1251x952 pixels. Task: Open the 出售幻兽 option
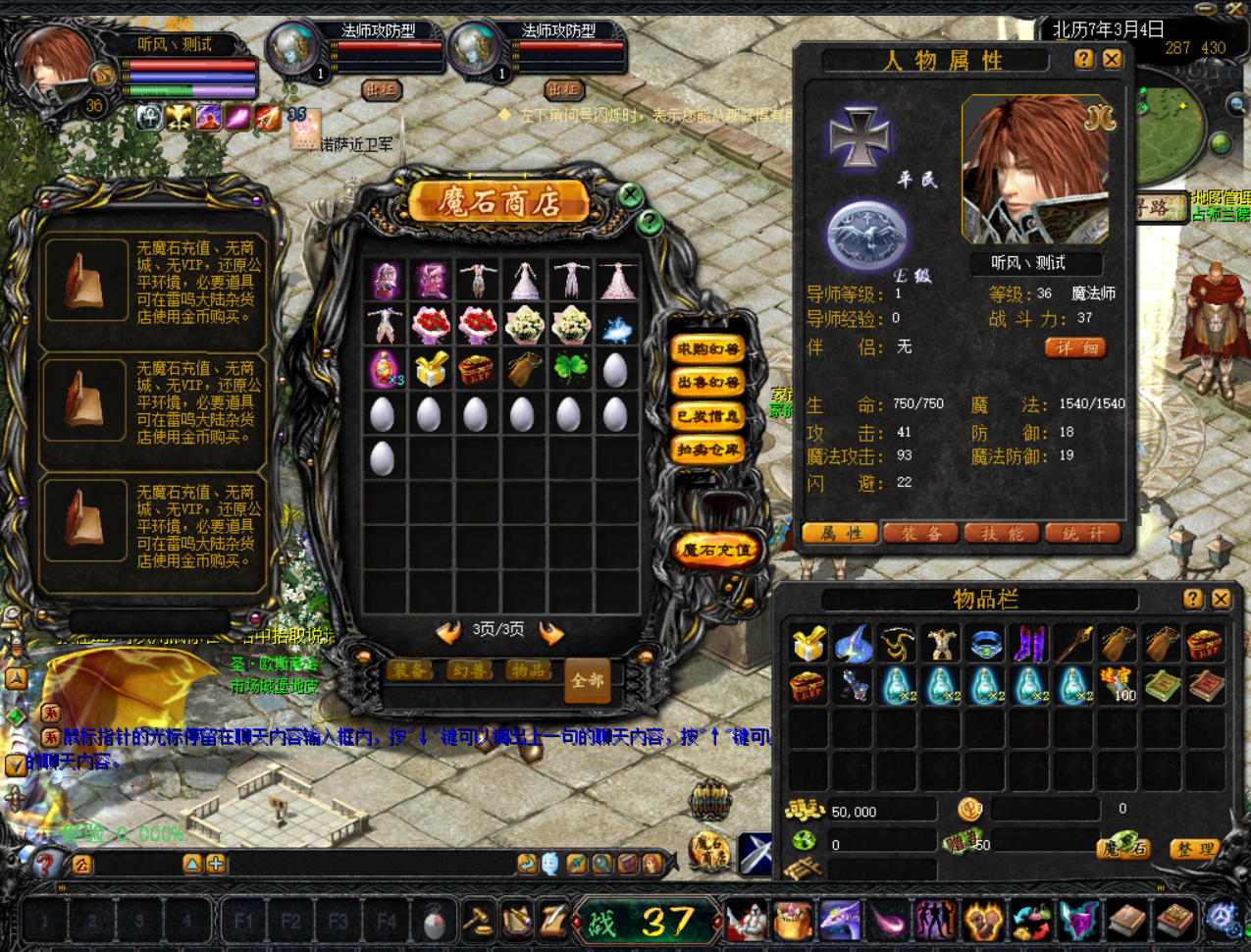click(x=707, y=383)
